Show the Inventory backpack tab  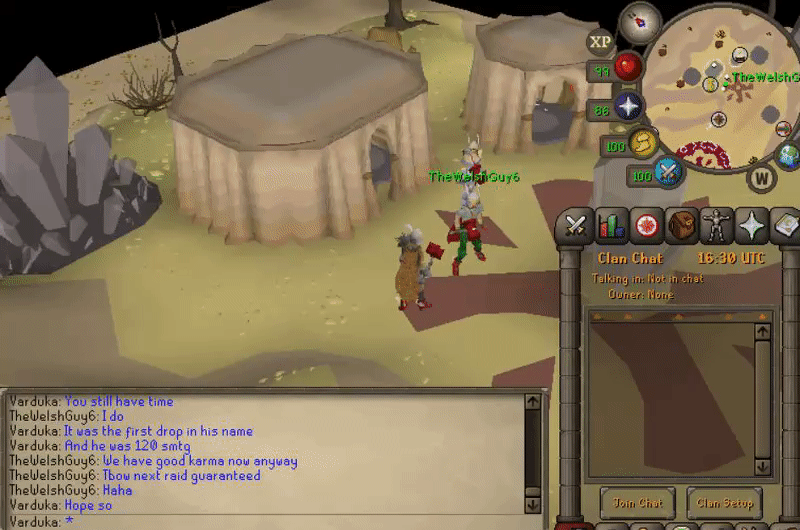tap(682, 226)
